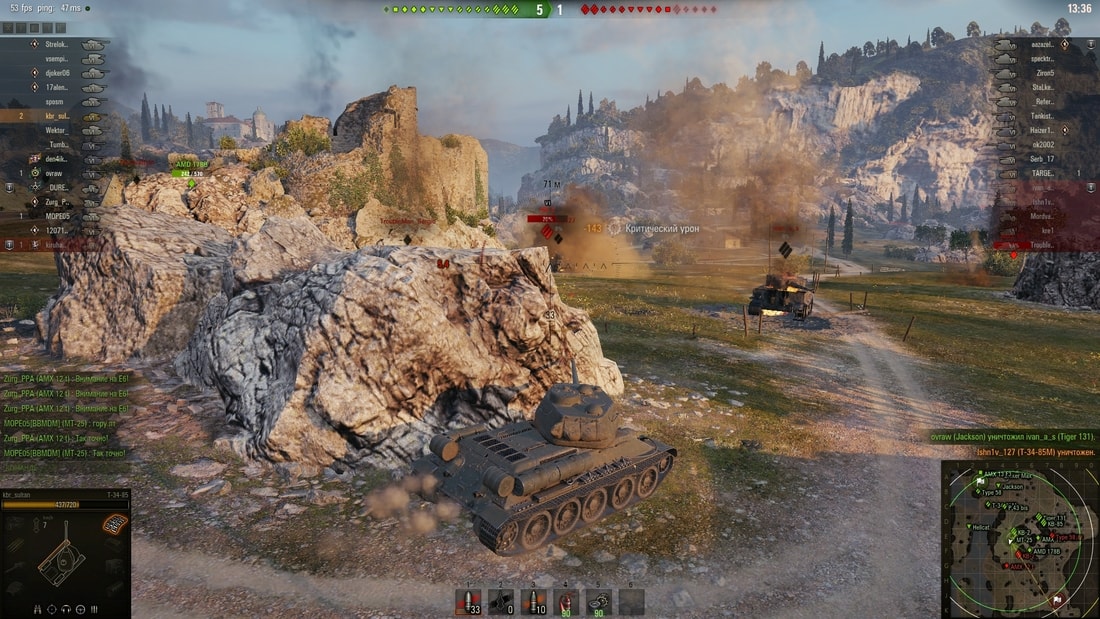Select enemy Ziron5 in the enemy list
The image size is (1100, 619).
[x=1044, y=73]
